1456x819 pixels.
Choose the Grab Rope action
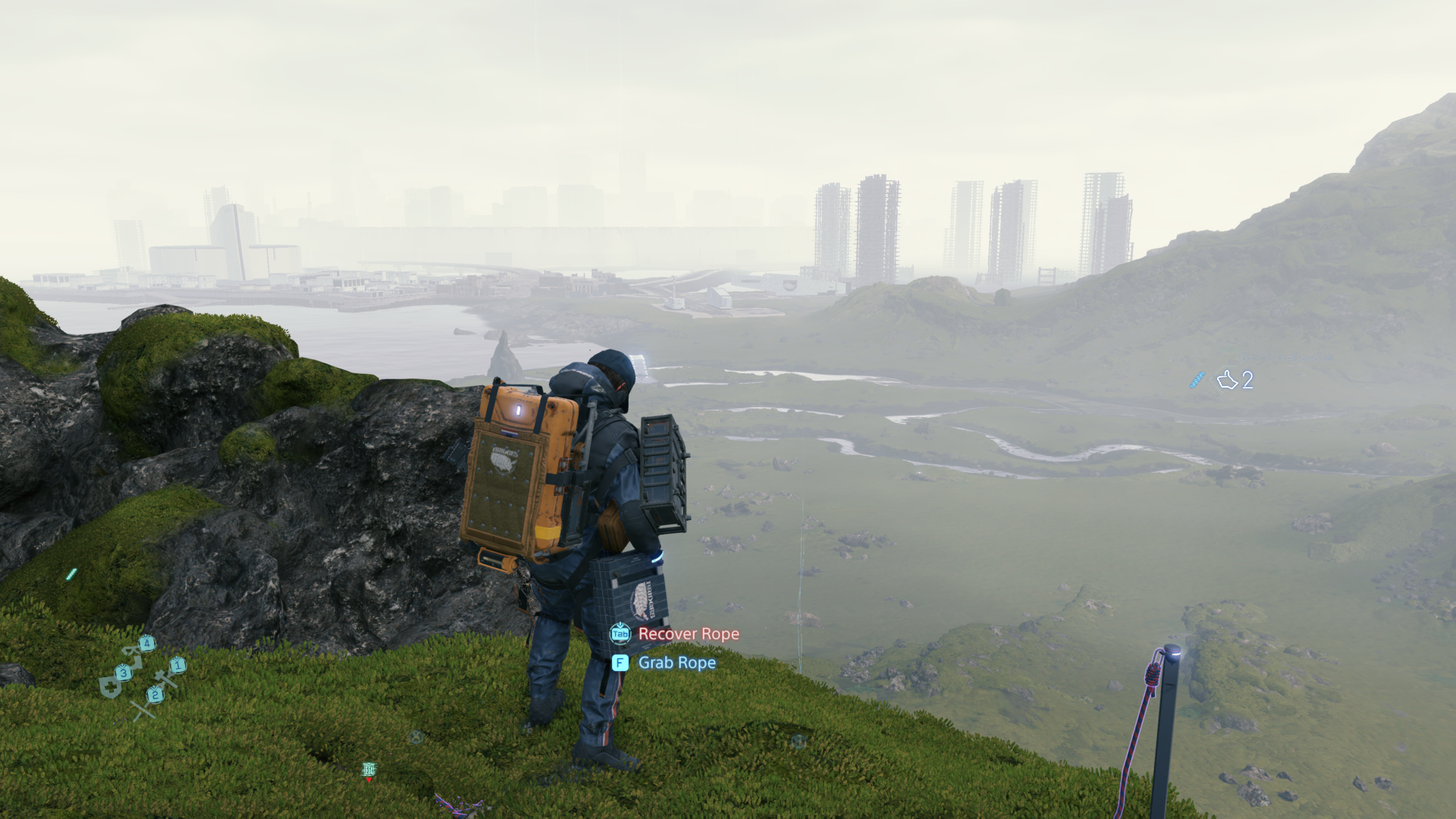(x=676, y=663)
